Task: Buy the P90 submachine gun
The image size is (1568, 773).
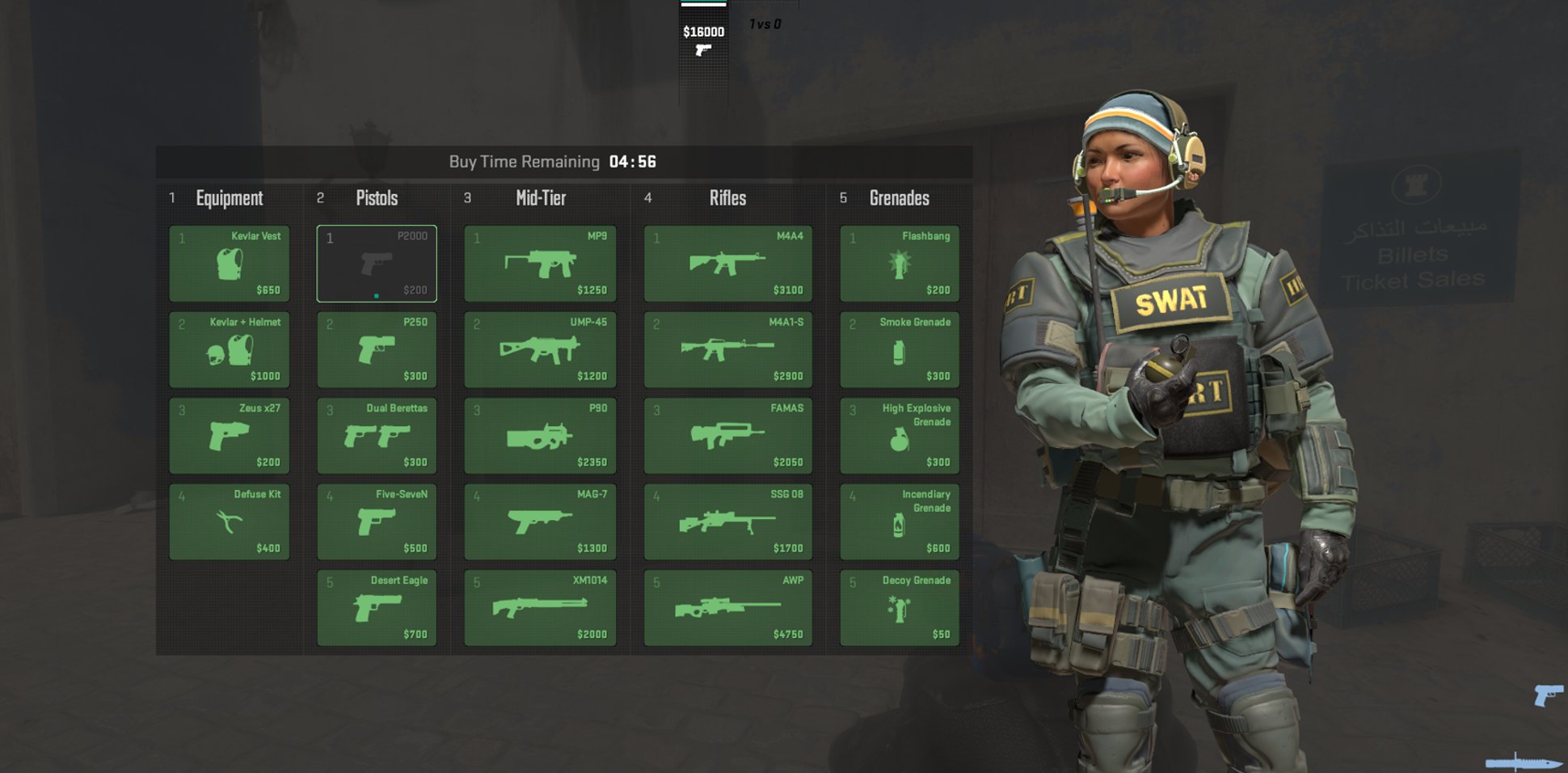Action: (539, 437)
